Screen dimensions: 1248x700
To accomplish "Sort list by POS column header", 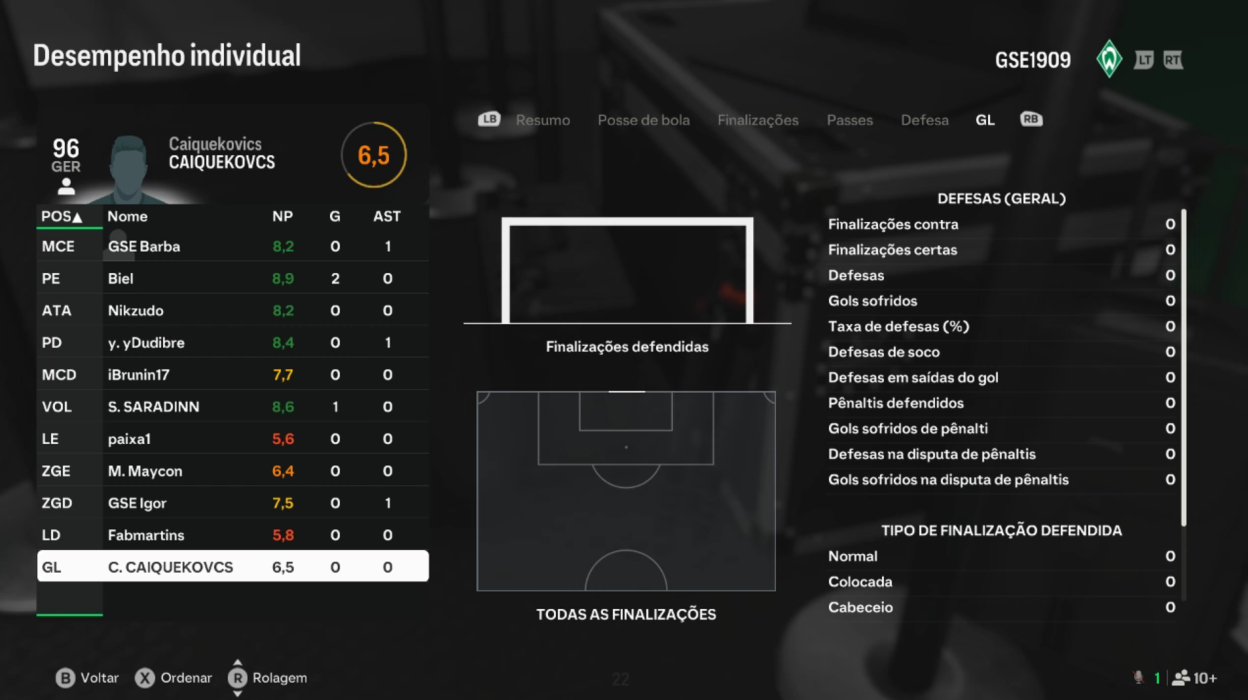I will (x=61, y=216).
